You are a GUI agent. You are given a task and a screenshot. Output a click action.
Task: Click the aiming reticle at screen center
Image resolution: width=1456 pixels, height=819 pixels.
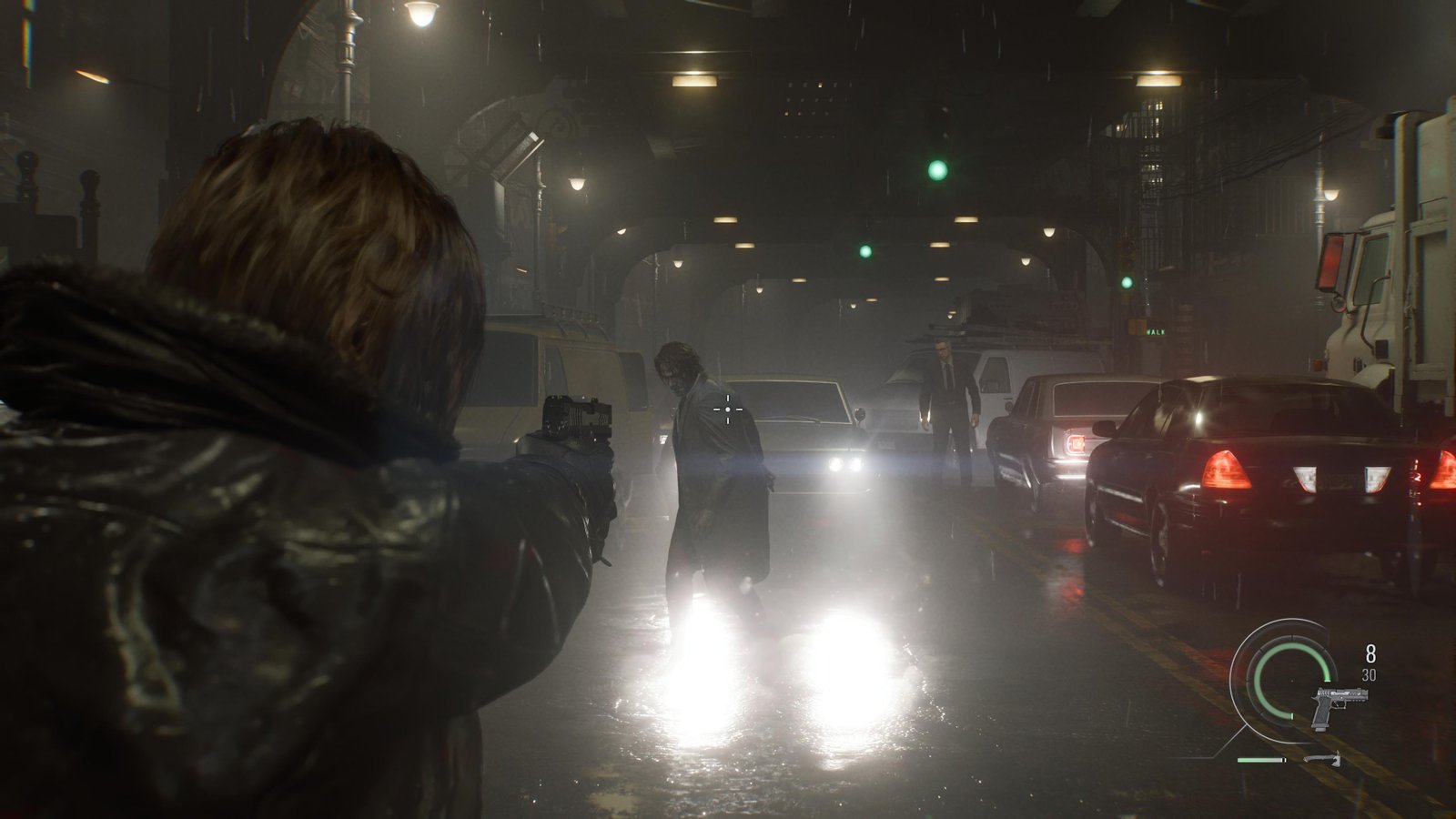coord(728,411)
